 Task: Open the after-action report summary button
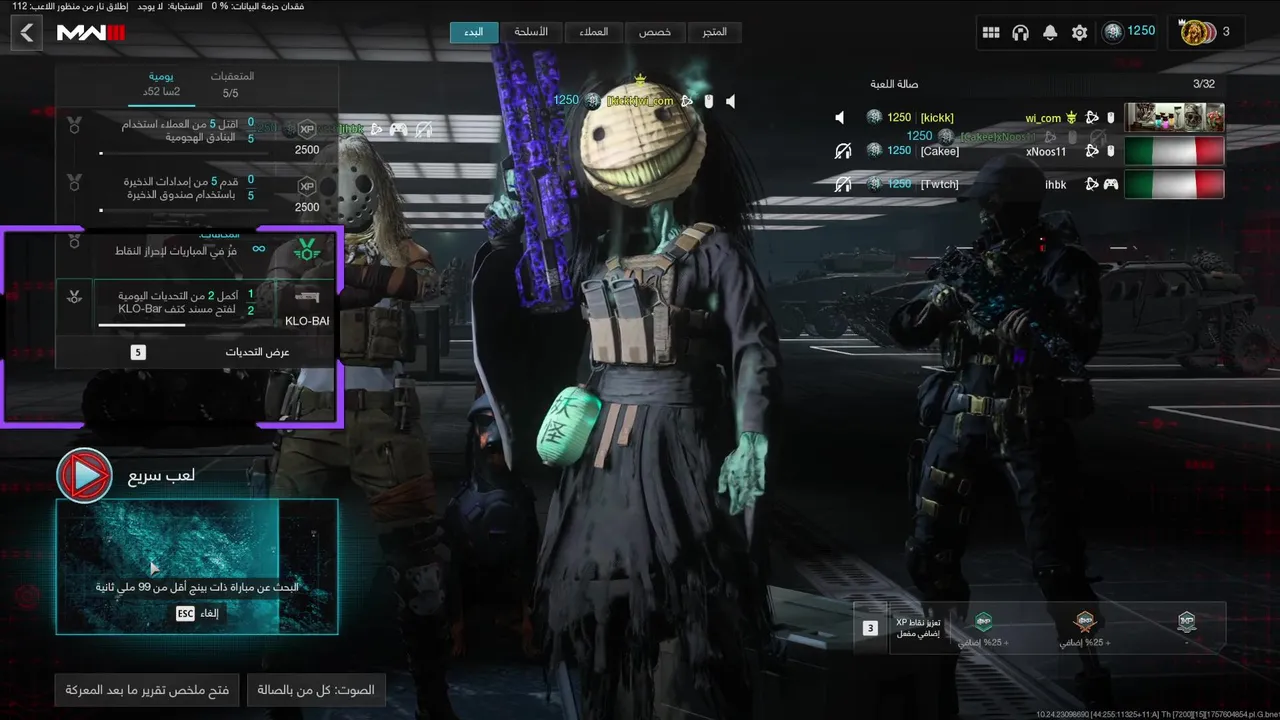tap(147, 690)
